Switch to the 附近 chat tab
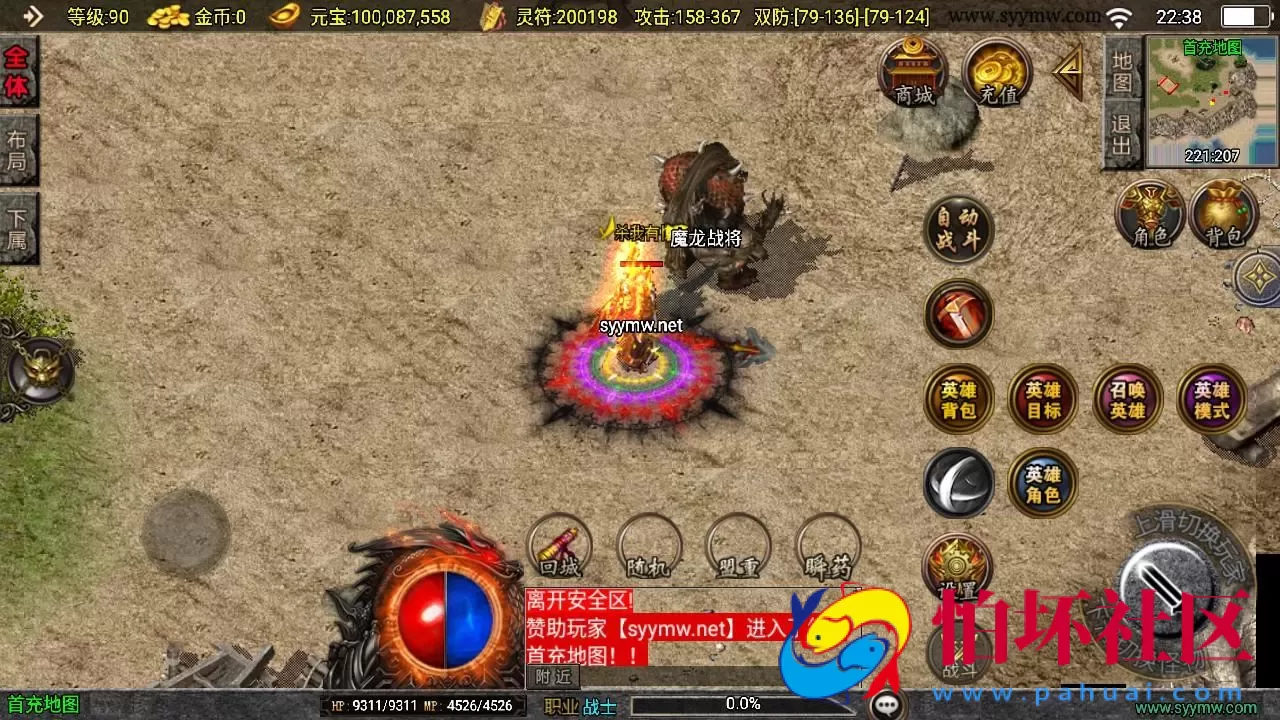The width and height of the screenshot is (1280, 720). click(x=551, y=676)
